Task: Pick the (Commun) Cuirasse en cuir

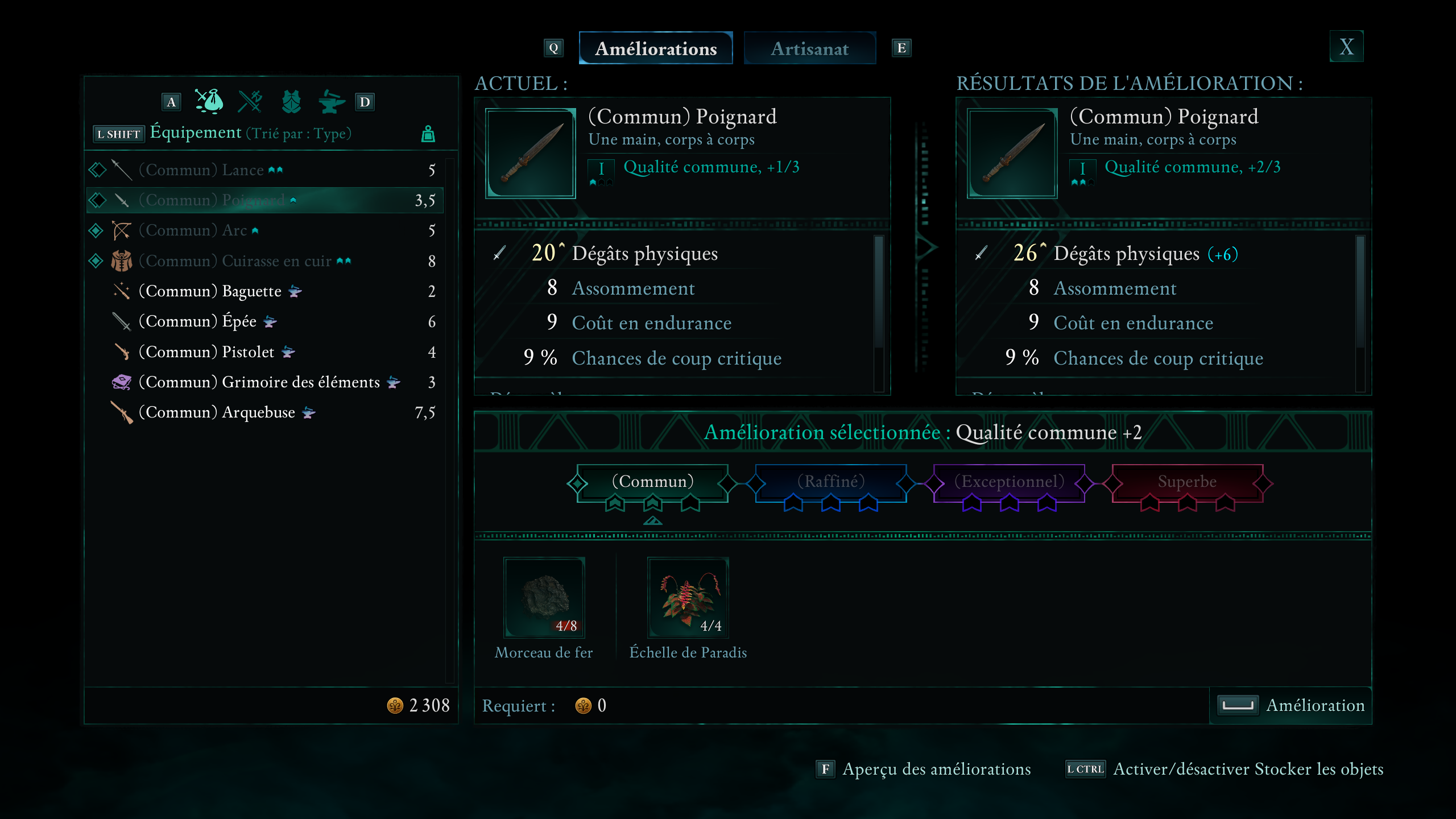Action: coord(264,261)
